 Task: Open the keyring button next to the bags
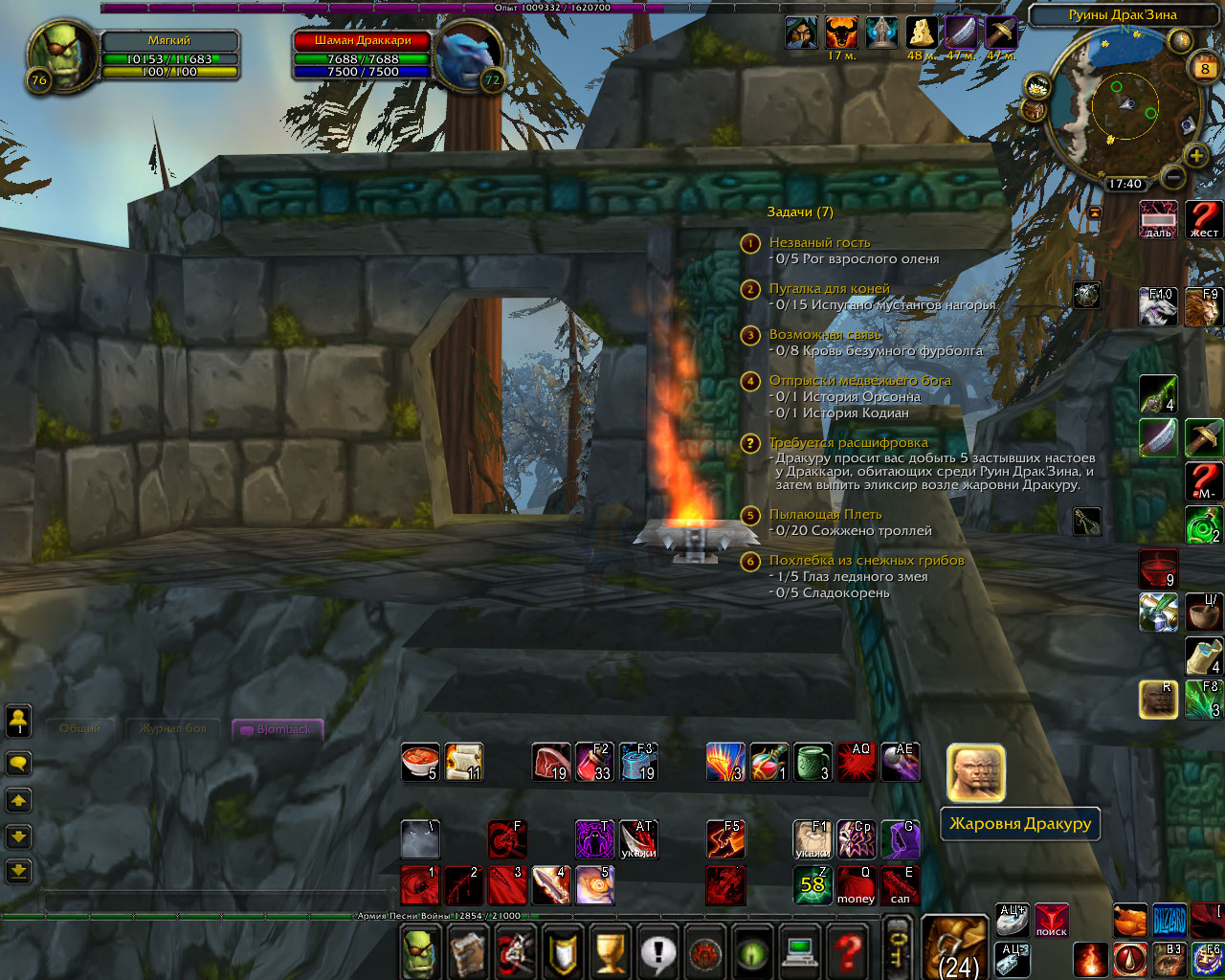(898, 947)
